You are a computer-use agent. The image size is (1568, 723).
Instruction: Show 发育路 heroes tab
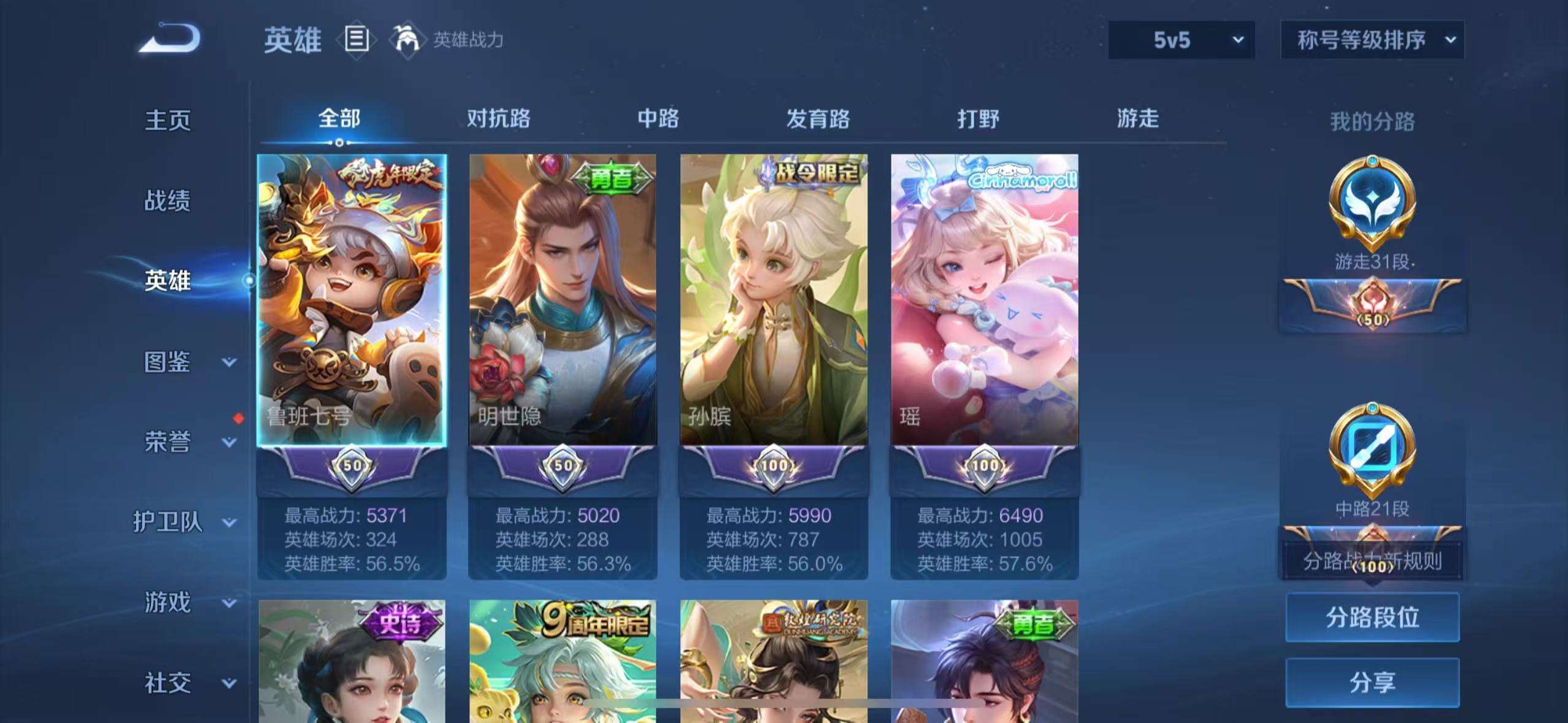pyautogui.click(x=818, y=118)
